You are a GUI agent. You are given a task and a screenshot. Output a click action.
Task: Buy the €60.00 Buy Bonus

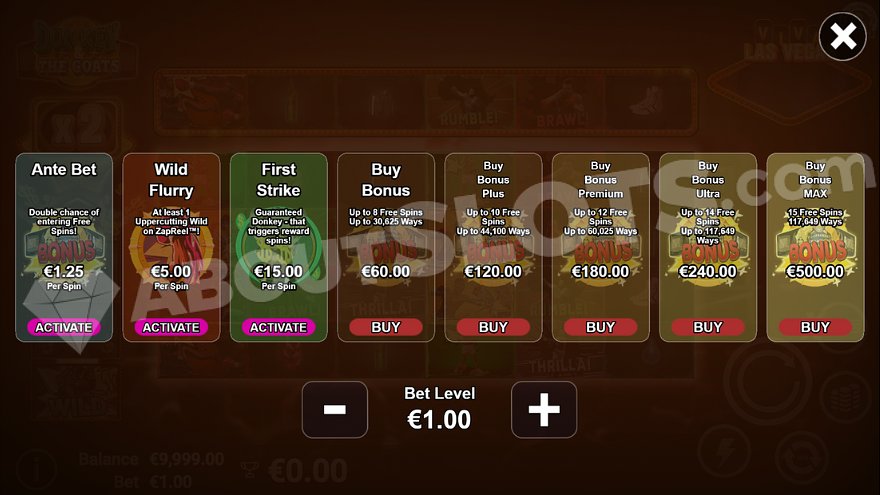pos(386,327)
